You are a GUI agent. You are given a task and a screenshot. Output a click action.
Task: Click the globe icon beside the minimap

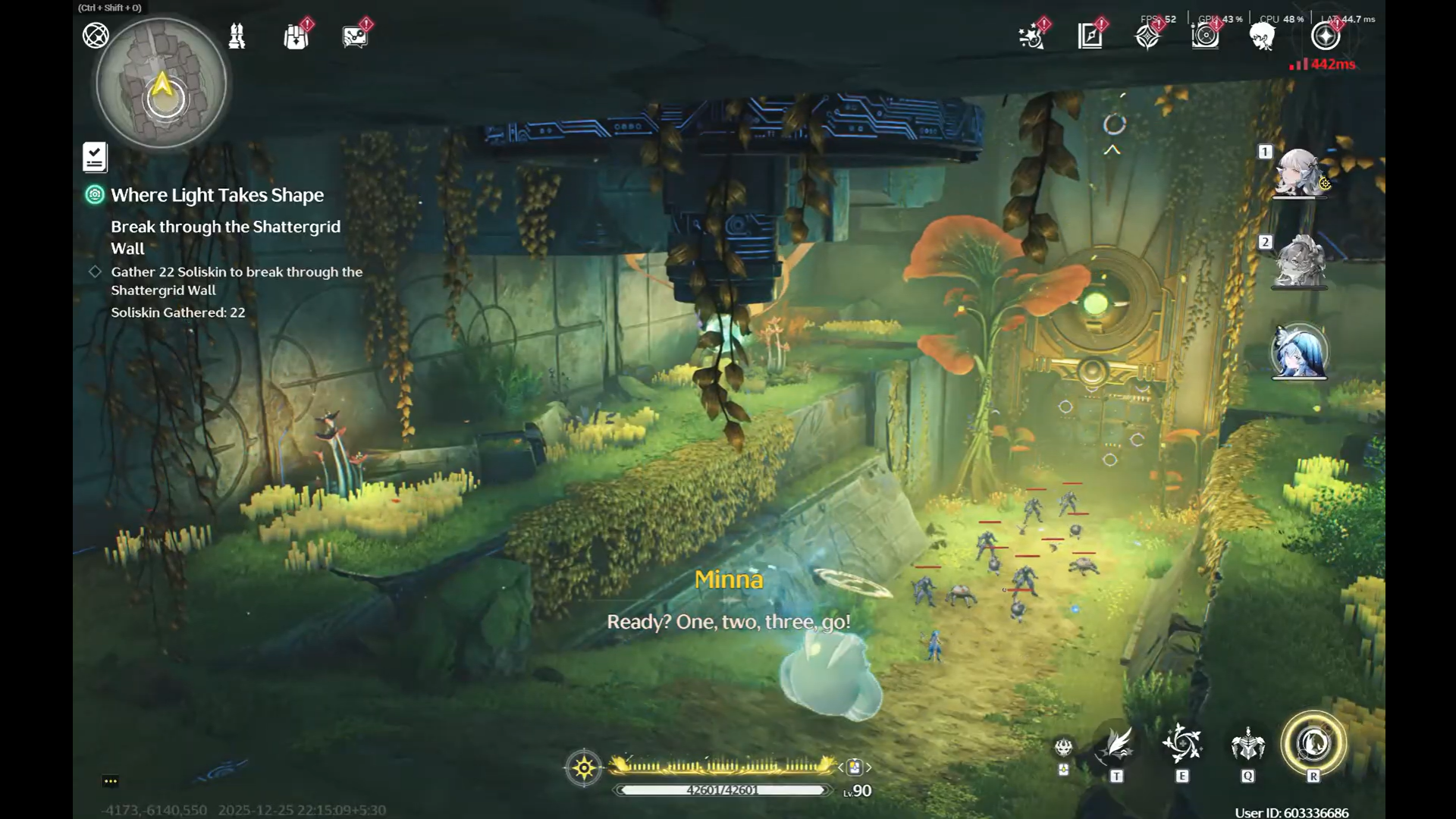[96, 36]
